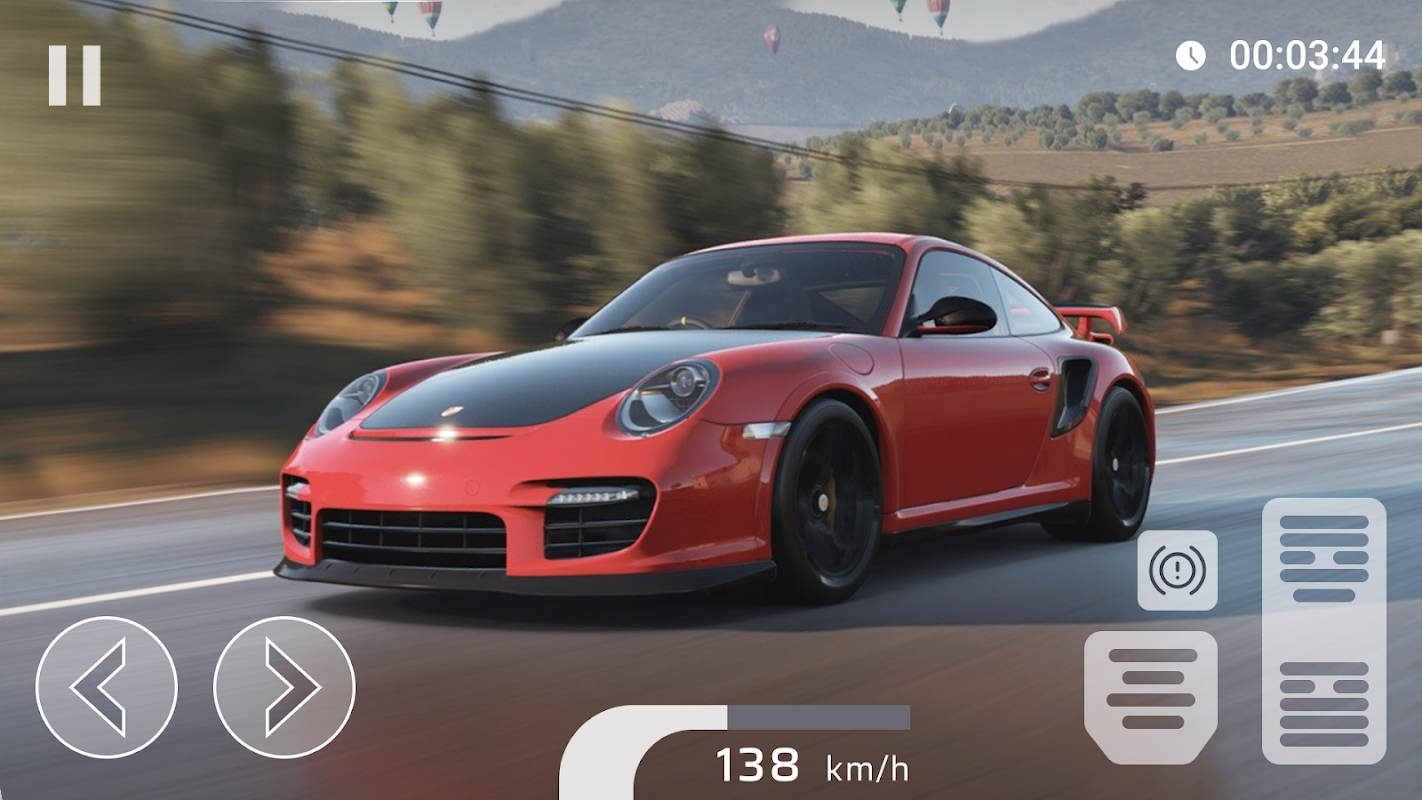Steer right with the right arrow button
Screen dimensions: 1422x800
click(284, 687)
